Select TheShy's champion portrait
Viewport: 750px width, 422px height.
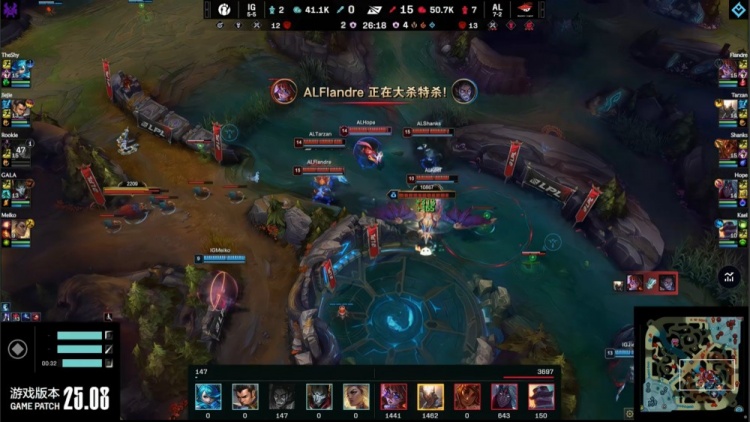click(19, 70)
